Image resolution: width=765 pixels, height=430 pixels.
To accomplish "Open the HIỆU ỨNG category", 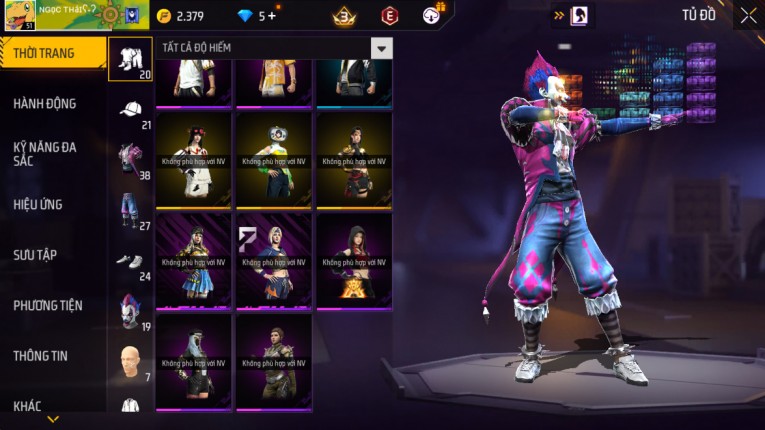I will (x=38, y=204).
